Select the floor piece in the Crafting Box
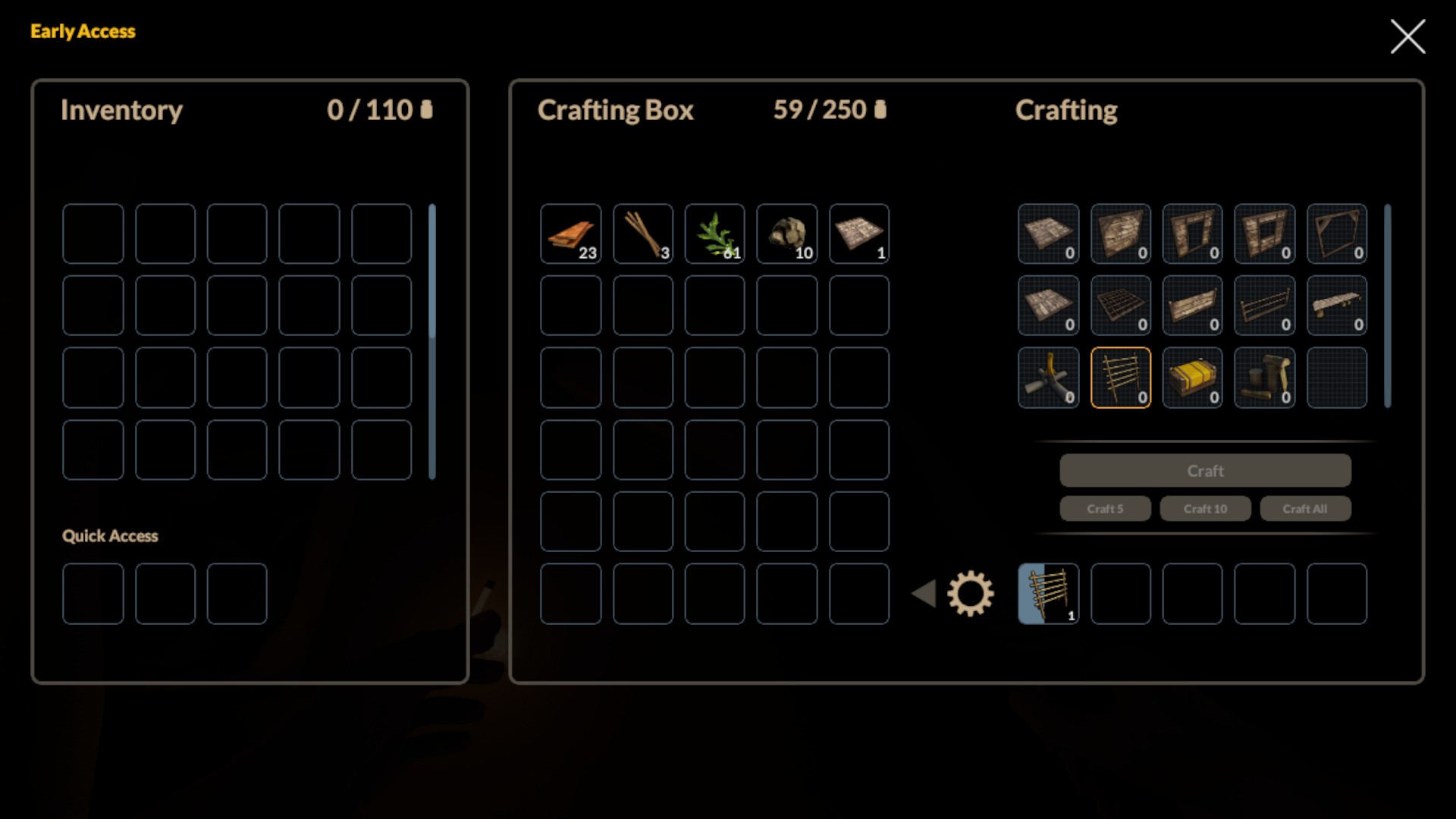 coord(859,234)
